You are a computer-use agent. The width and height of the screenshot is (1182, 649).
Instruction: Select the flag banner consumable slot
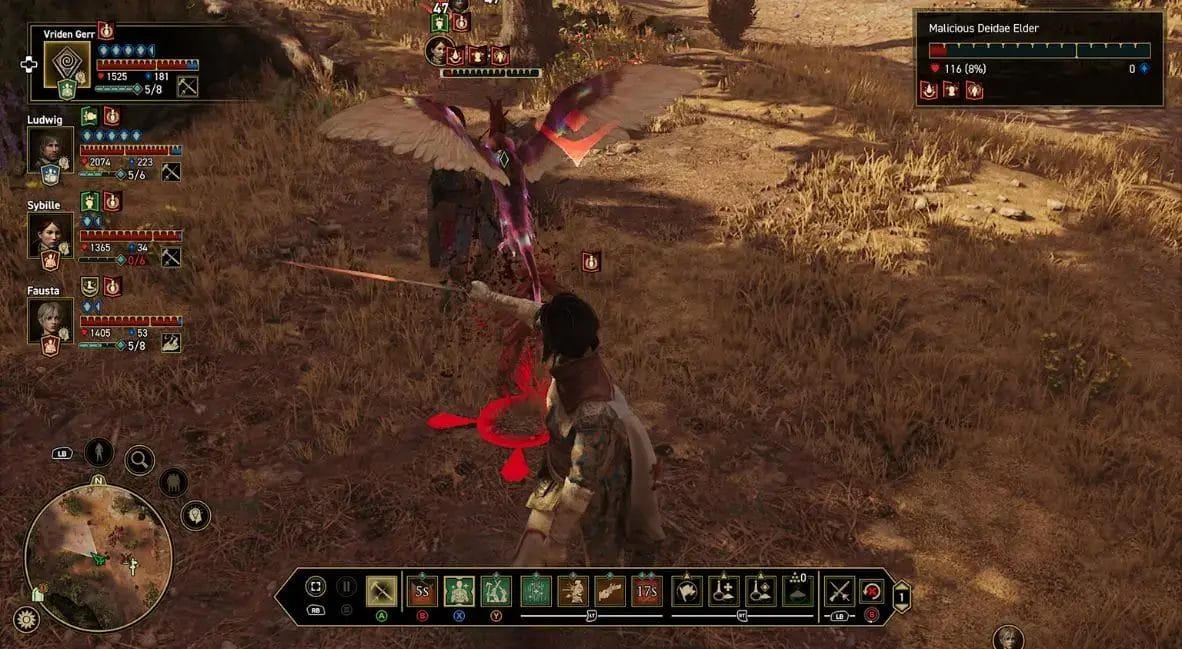coord(686,591)
